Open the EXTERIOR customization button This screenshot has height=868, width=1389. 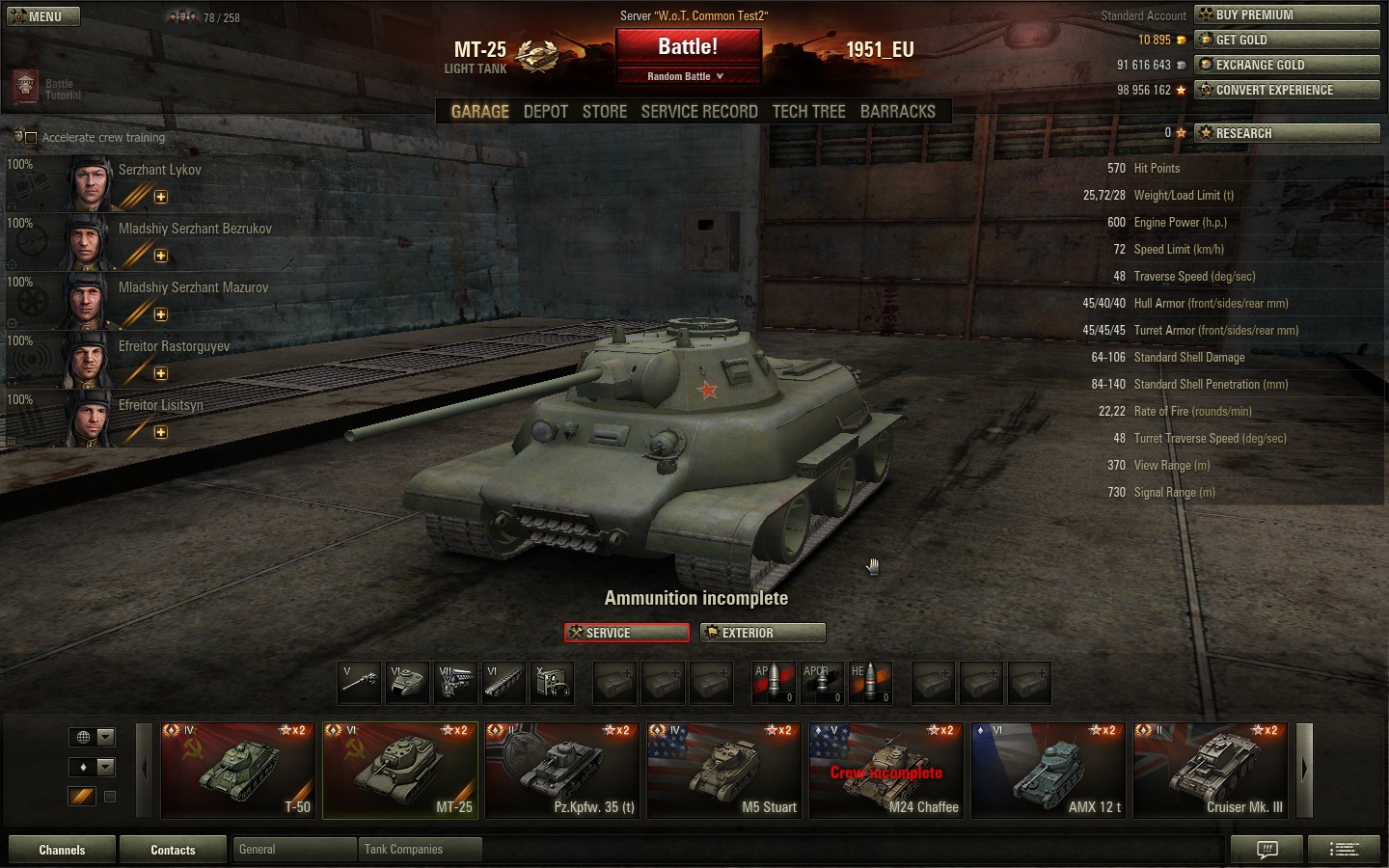point(762,633)
